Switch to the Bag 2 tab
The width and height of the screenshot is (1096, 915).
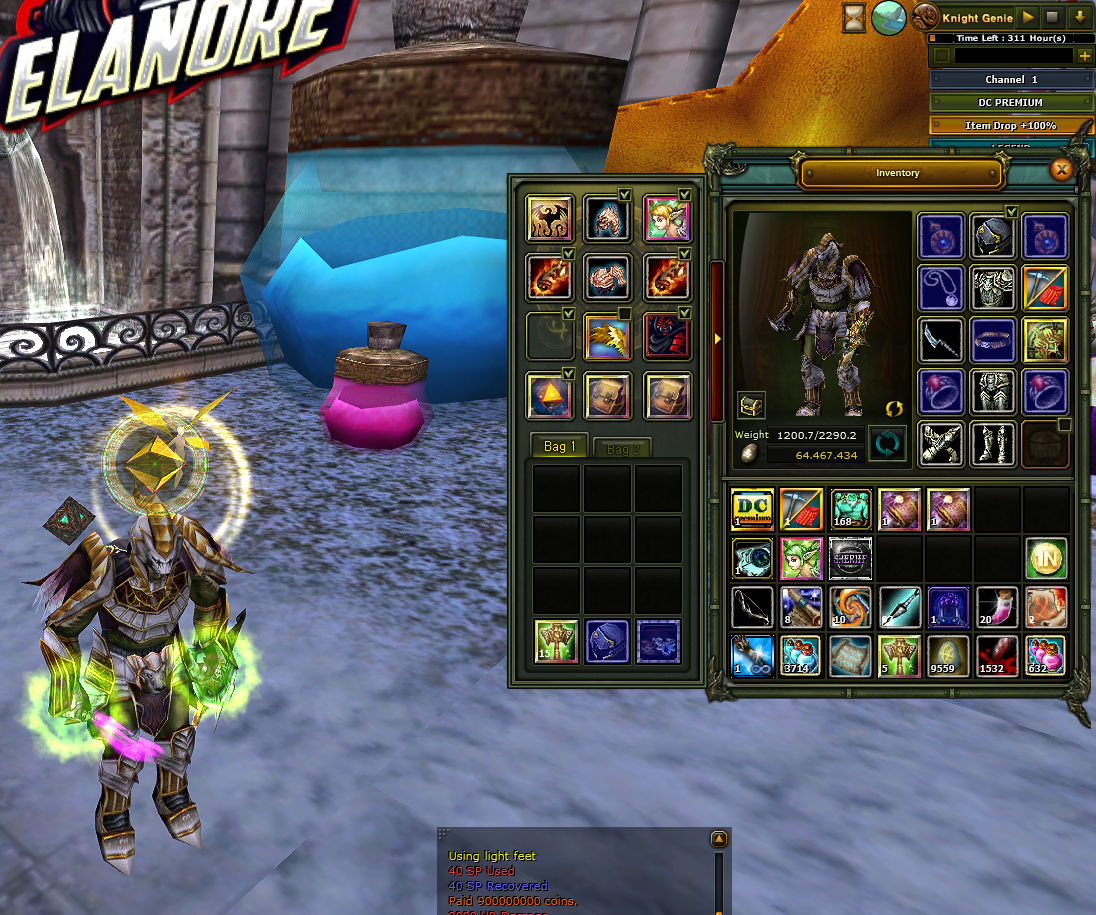tap(622, 449)
